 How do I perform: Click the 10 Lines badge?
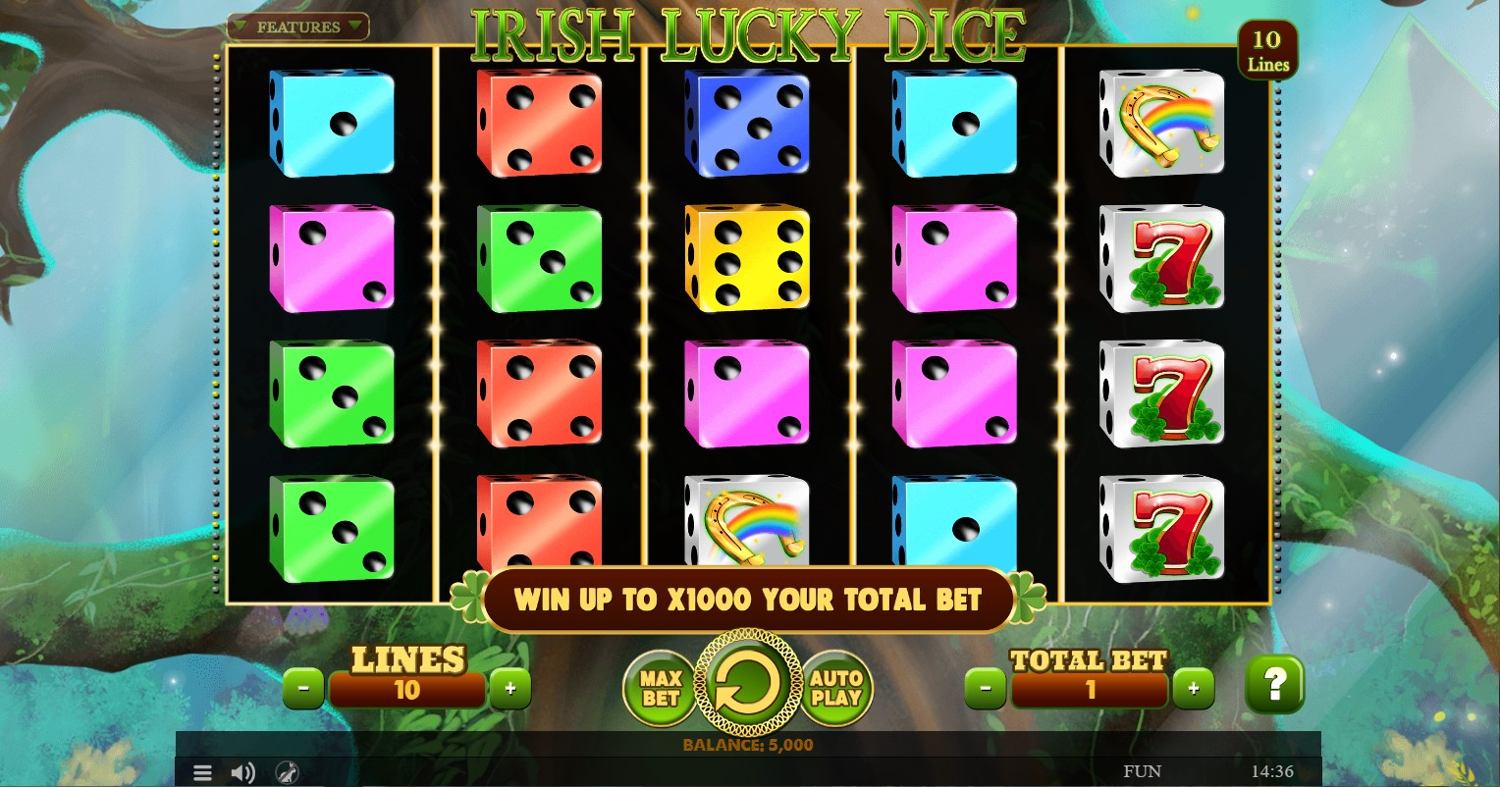click(x=1267, y=51)
